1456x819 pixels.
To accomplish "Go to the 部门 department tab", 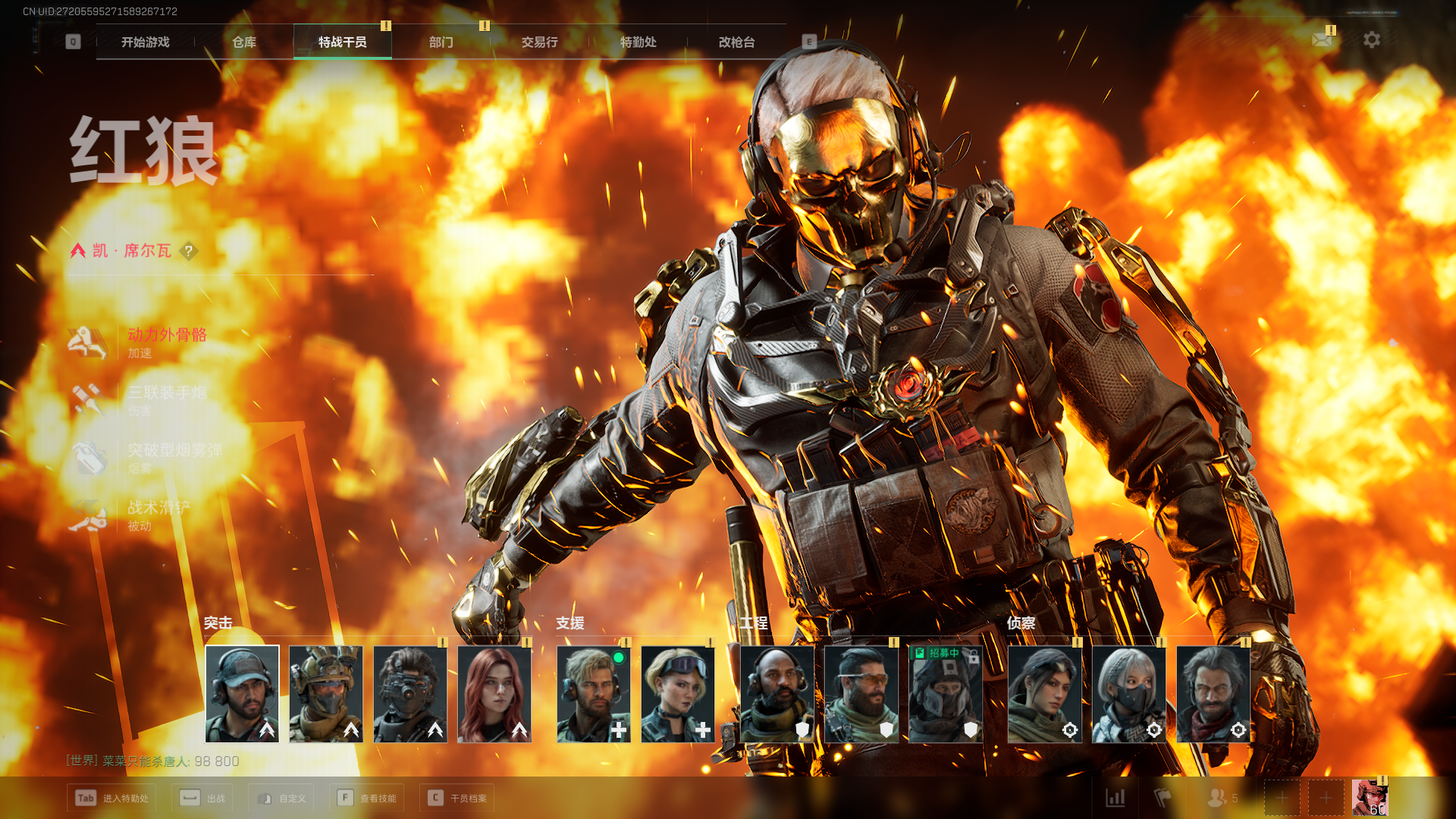I will pyautogui.click(x=441, y=42).
